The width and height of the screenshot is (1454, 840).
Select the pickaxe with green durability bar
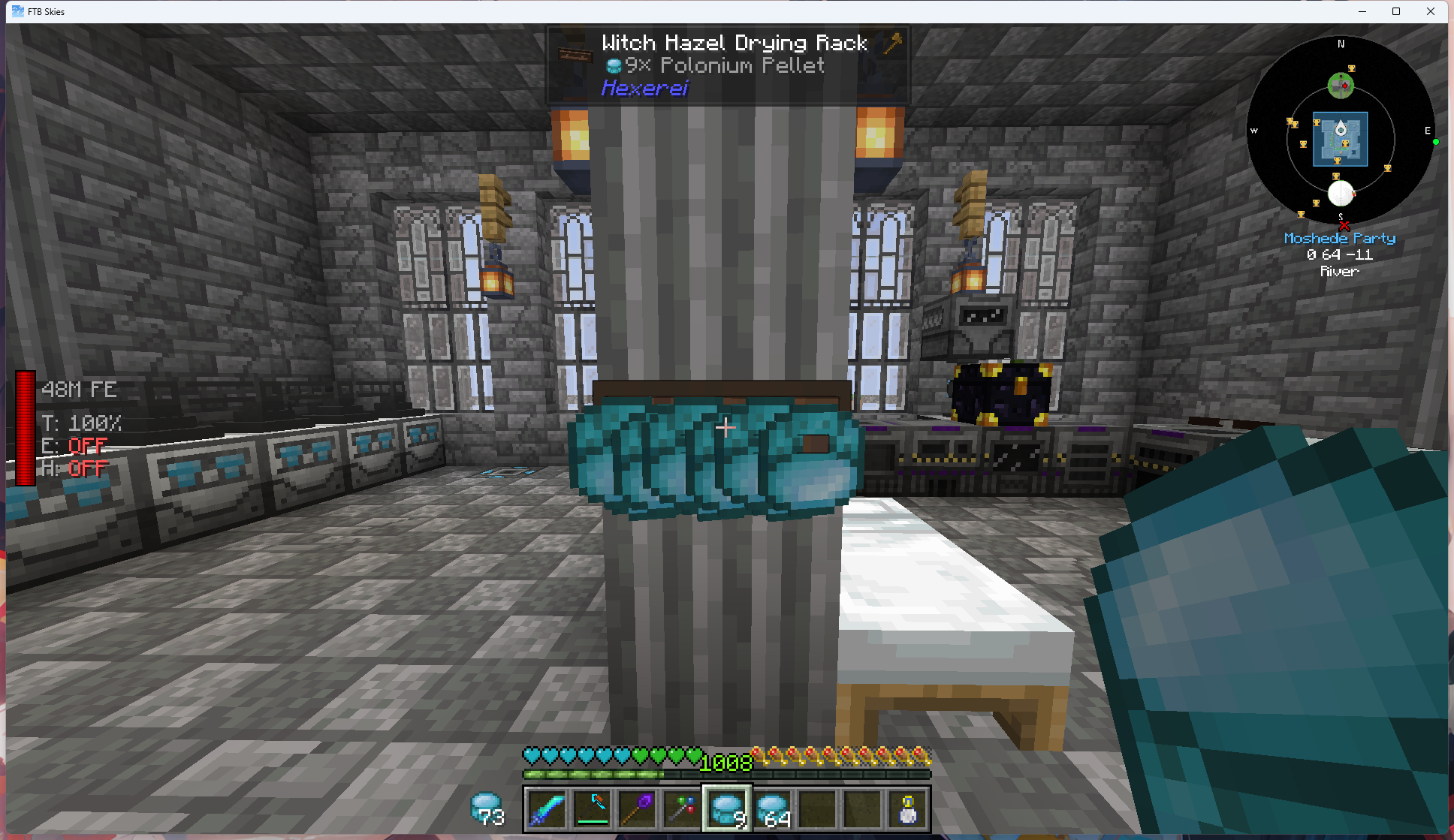[x=591, y=808]
